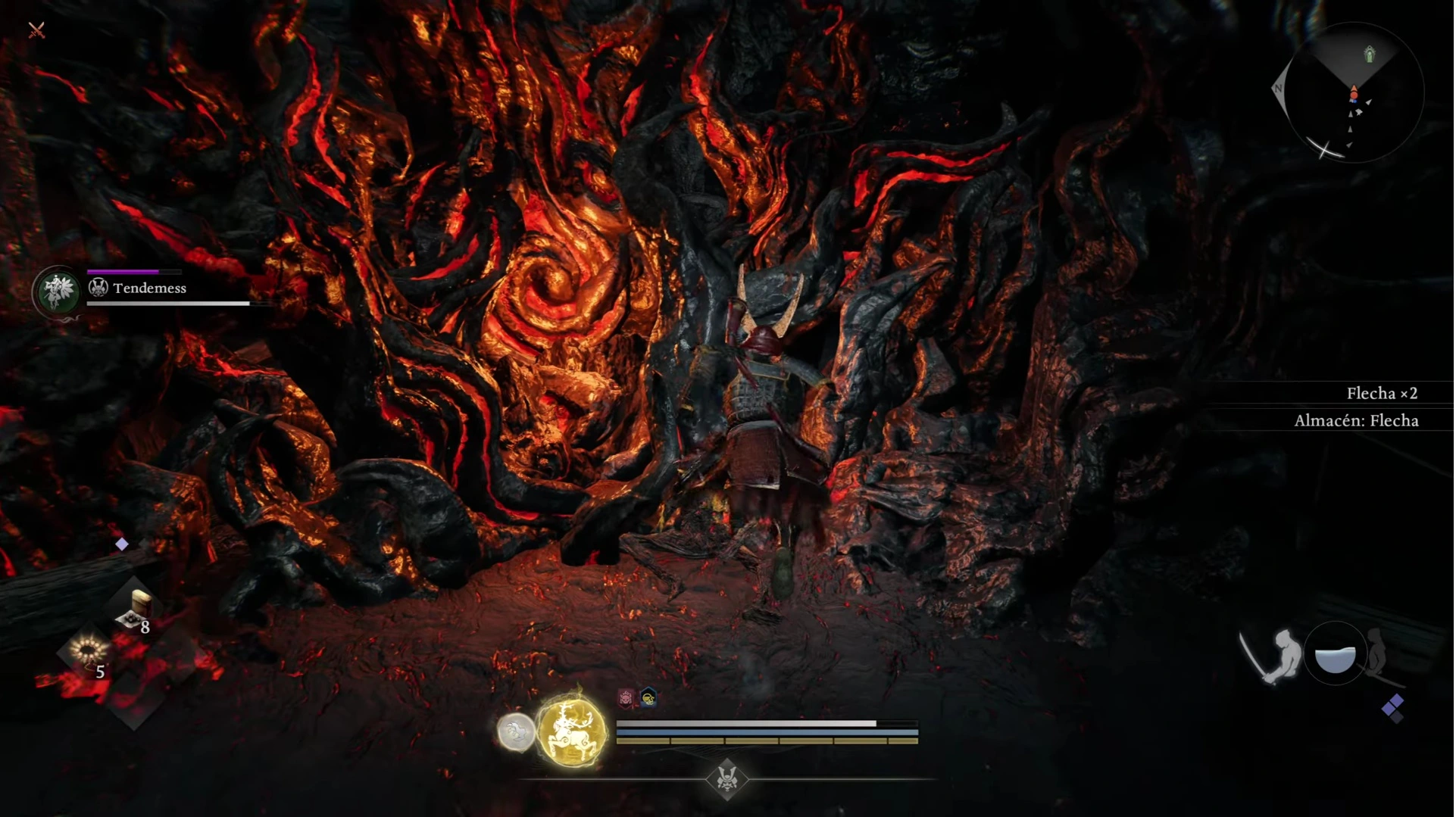Viewport: 1456px width, 817px height.
Task: Click the Flecha ×2 pickup notification
Action: tap(1381, 393)
